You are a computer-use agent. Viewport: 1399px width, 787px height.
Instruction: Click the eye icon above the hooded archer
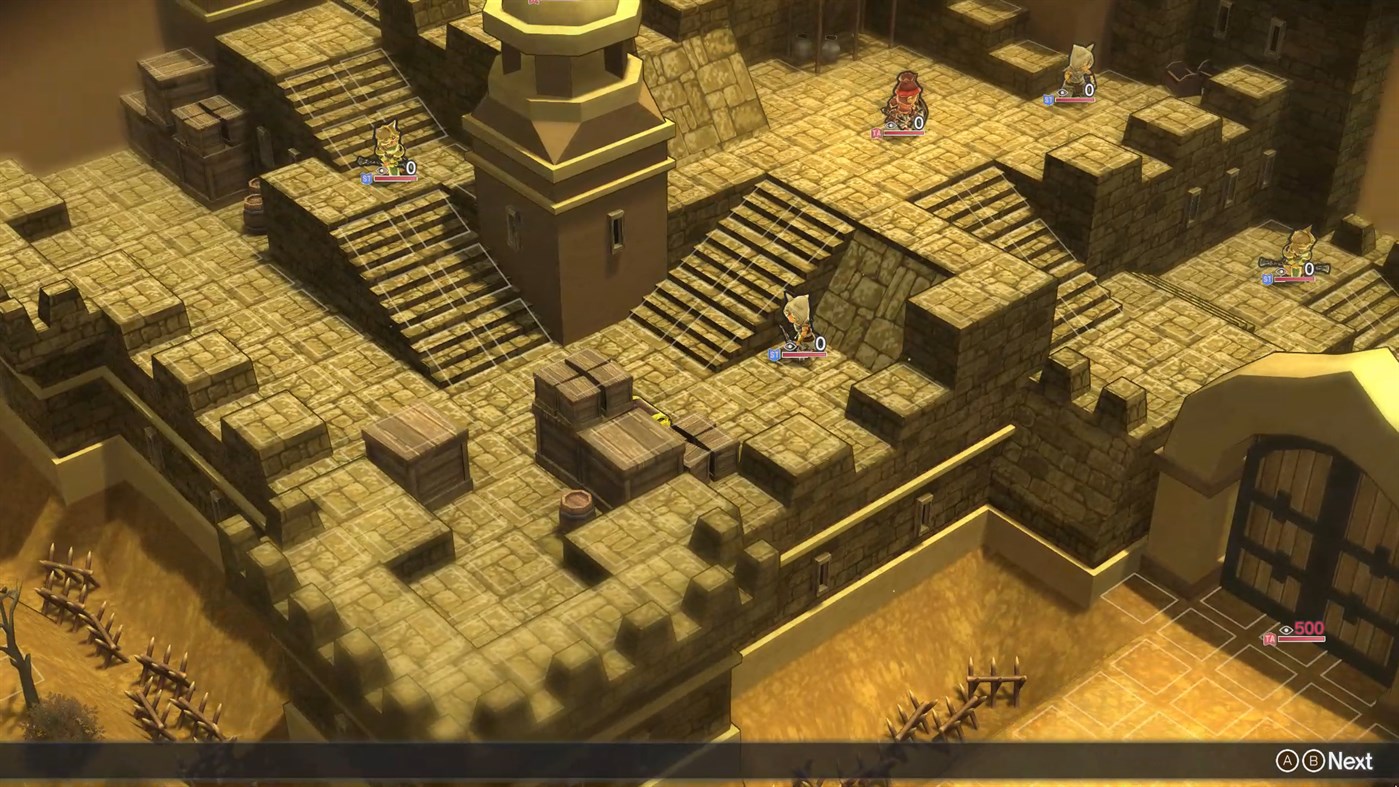[790, 346]
